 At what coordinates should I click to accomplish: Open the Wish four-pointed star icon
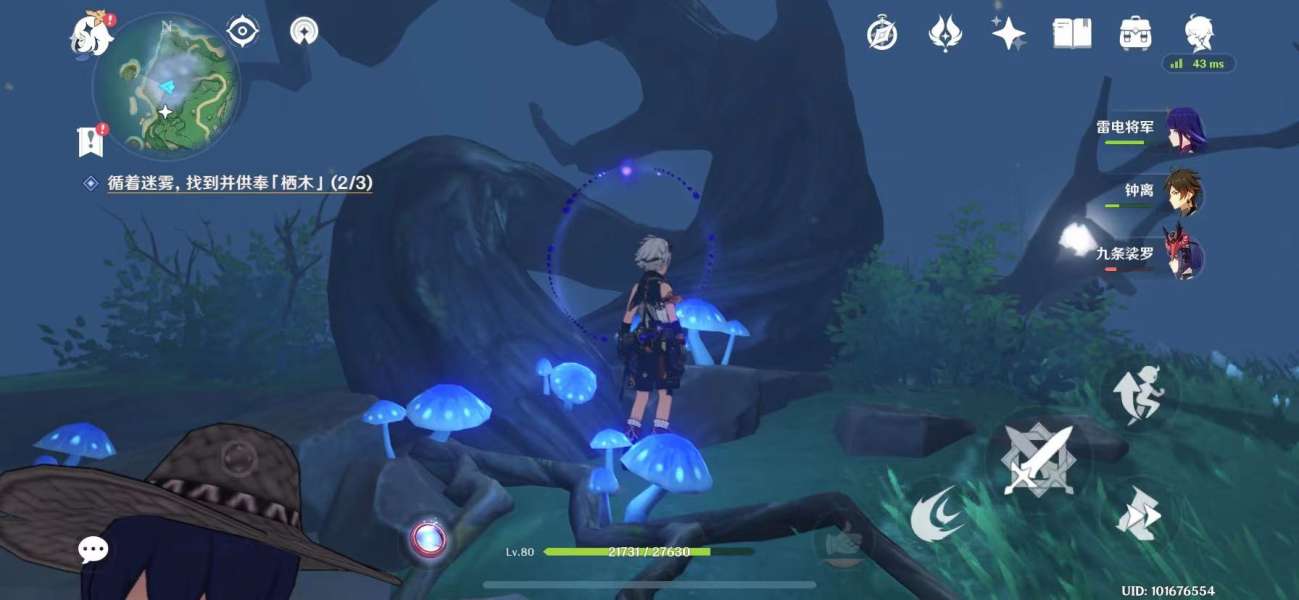click(x=1008, y=34)
